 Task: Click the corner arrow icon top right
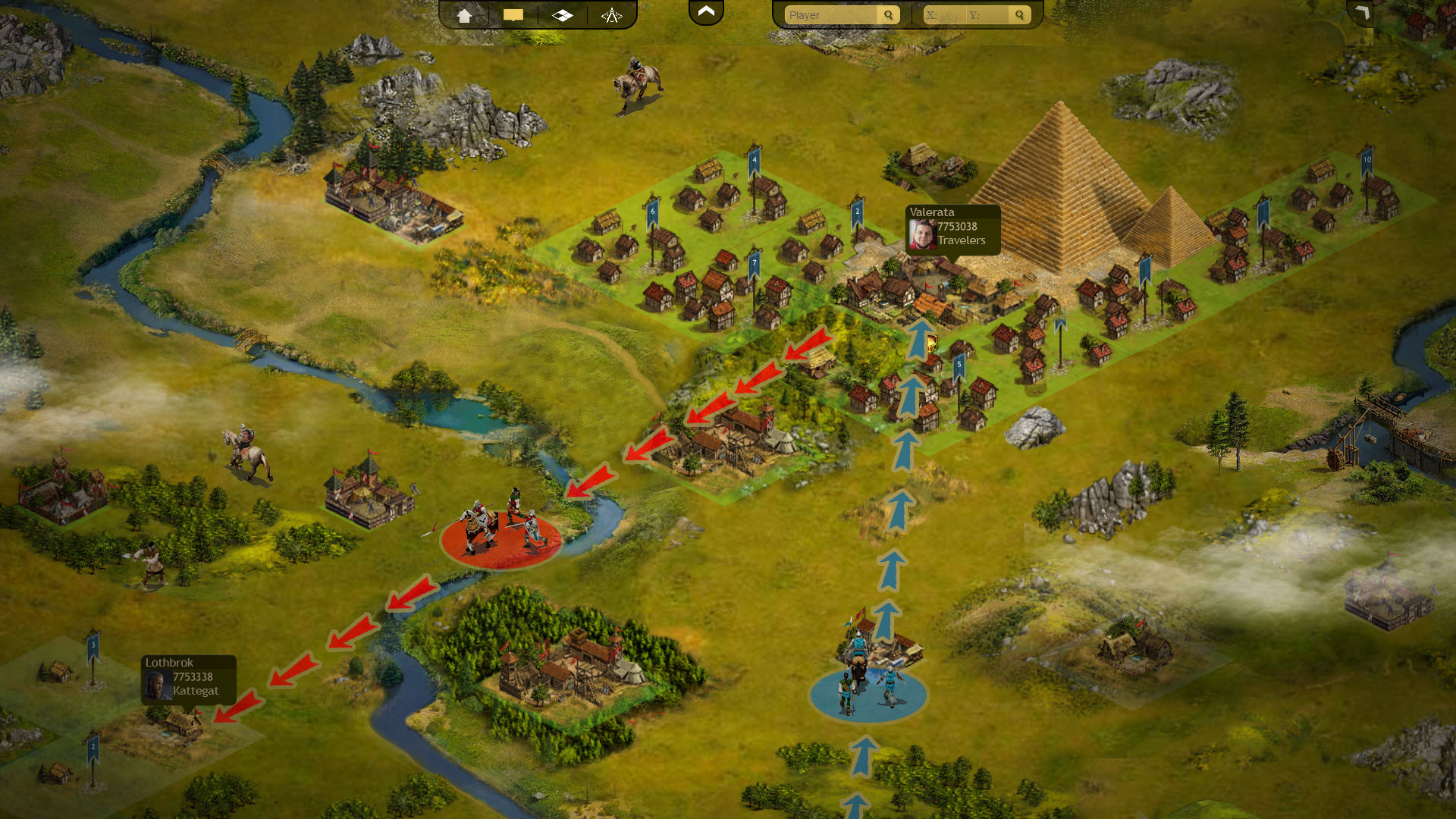point(1363,14)
